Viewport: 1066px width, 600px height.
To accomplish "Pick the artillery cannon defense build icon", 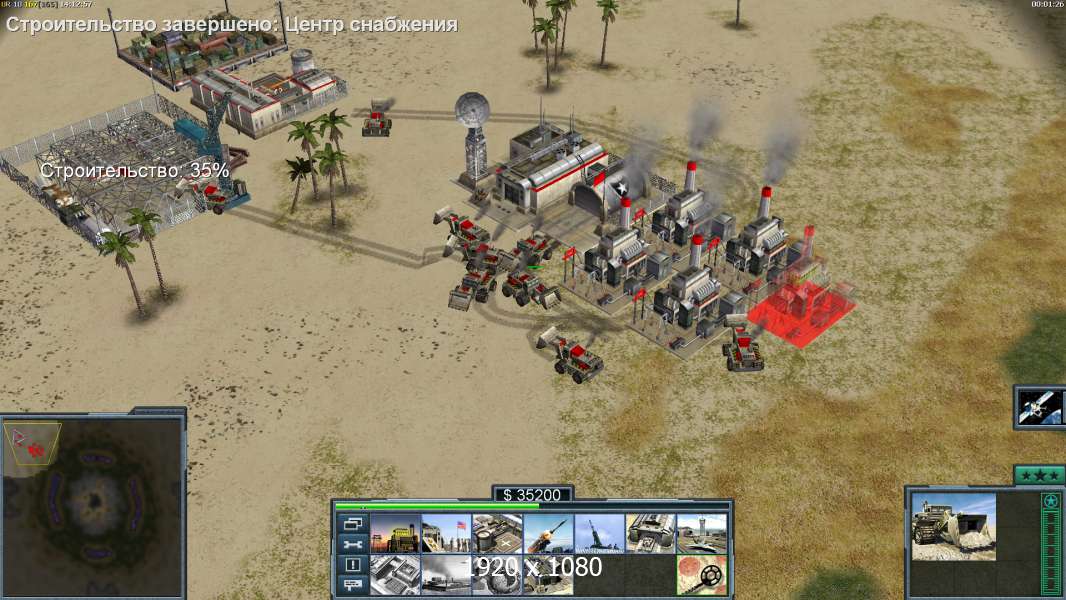I will pyautogui.click(x=600, y=533).
